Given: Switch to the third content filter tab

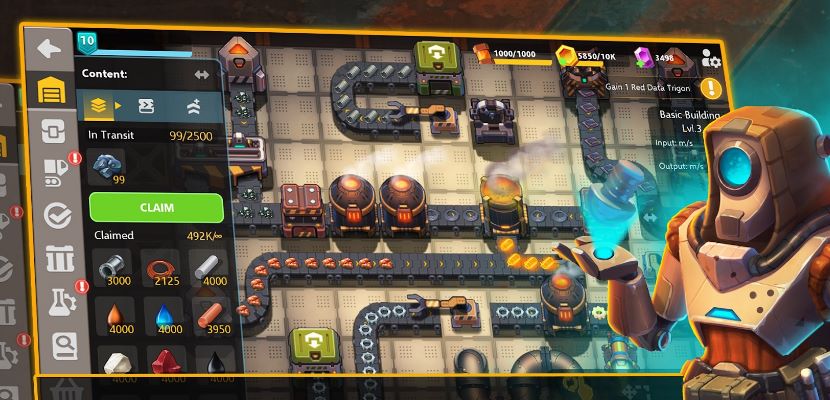Looking at the screenshot, I should click(x=192, y=104).
